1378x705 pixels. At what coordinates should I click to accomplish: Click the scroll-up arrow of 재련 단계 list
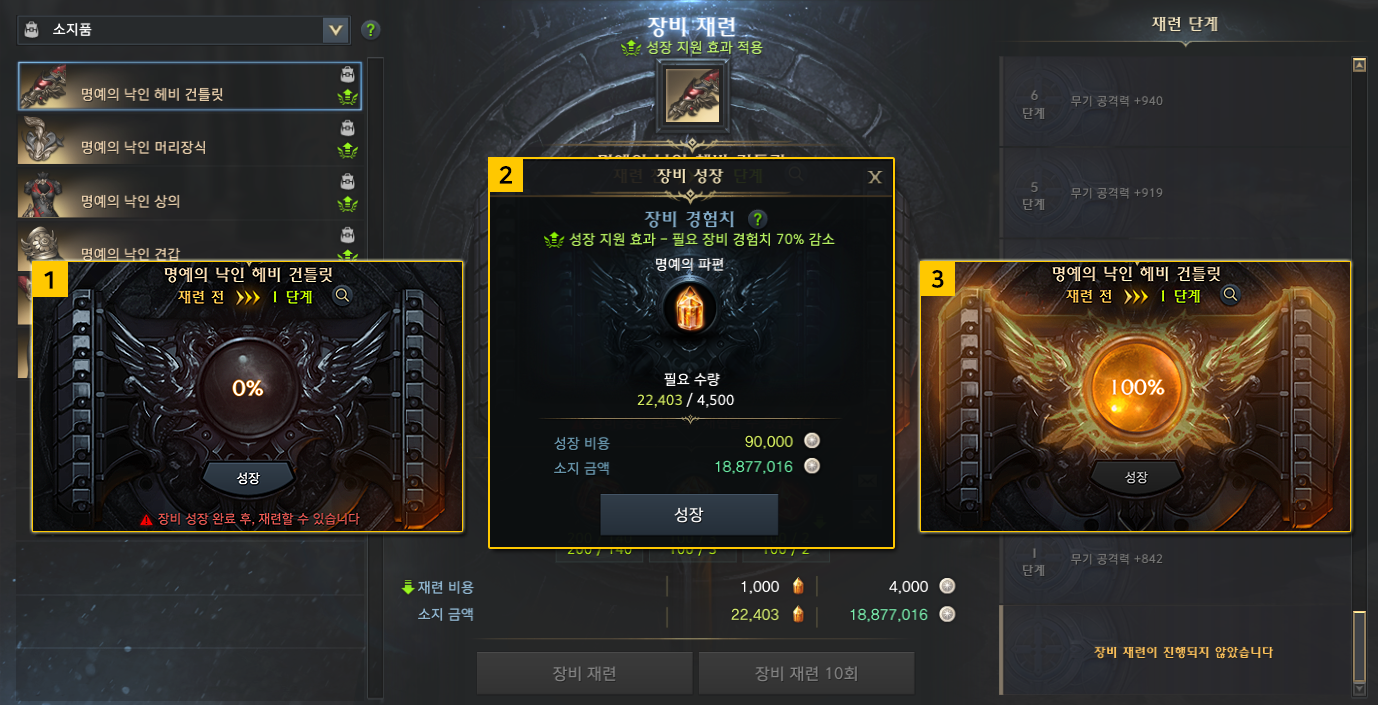click(1359, 66)
